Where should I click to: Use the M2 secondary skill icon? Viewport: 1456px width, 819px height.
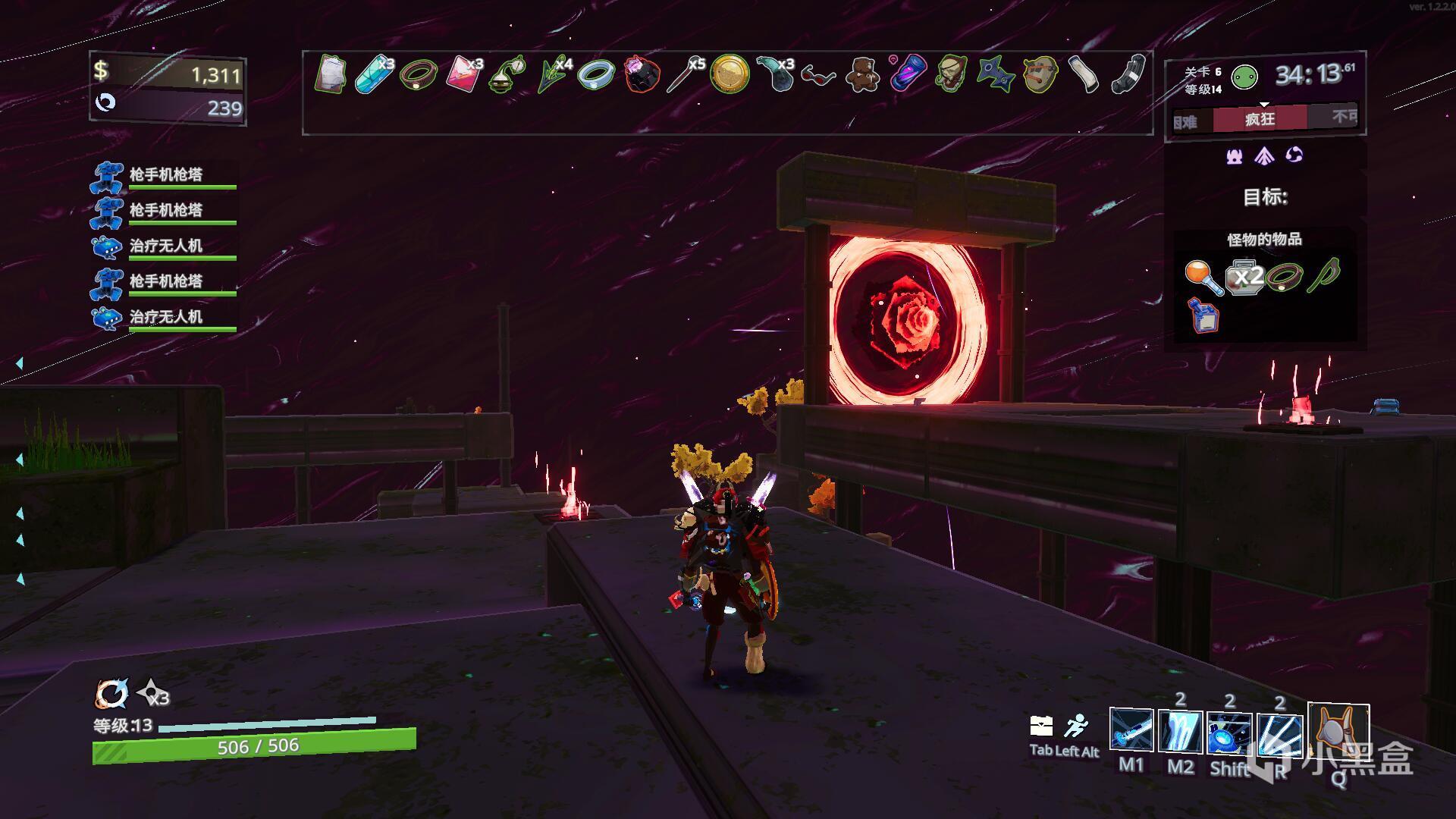click(1180, 732)
